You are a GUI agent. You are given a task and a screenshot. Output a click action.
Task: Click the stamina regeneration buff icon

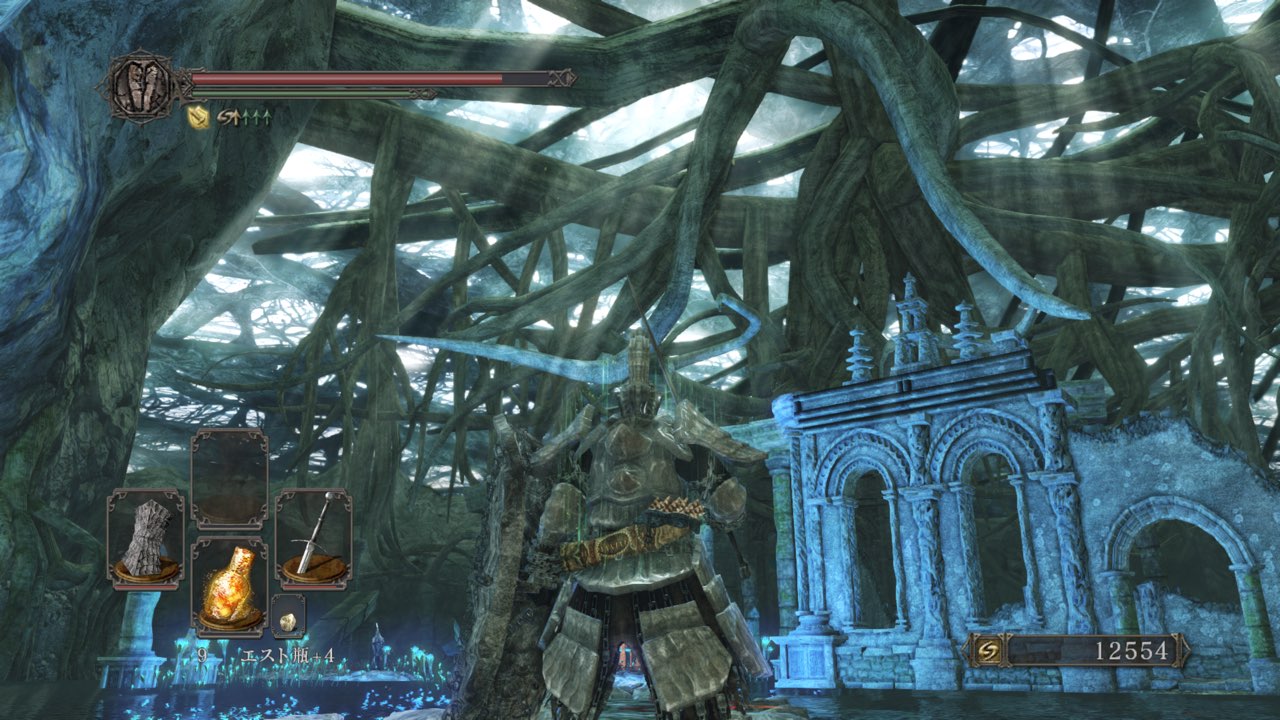(244, 117)
